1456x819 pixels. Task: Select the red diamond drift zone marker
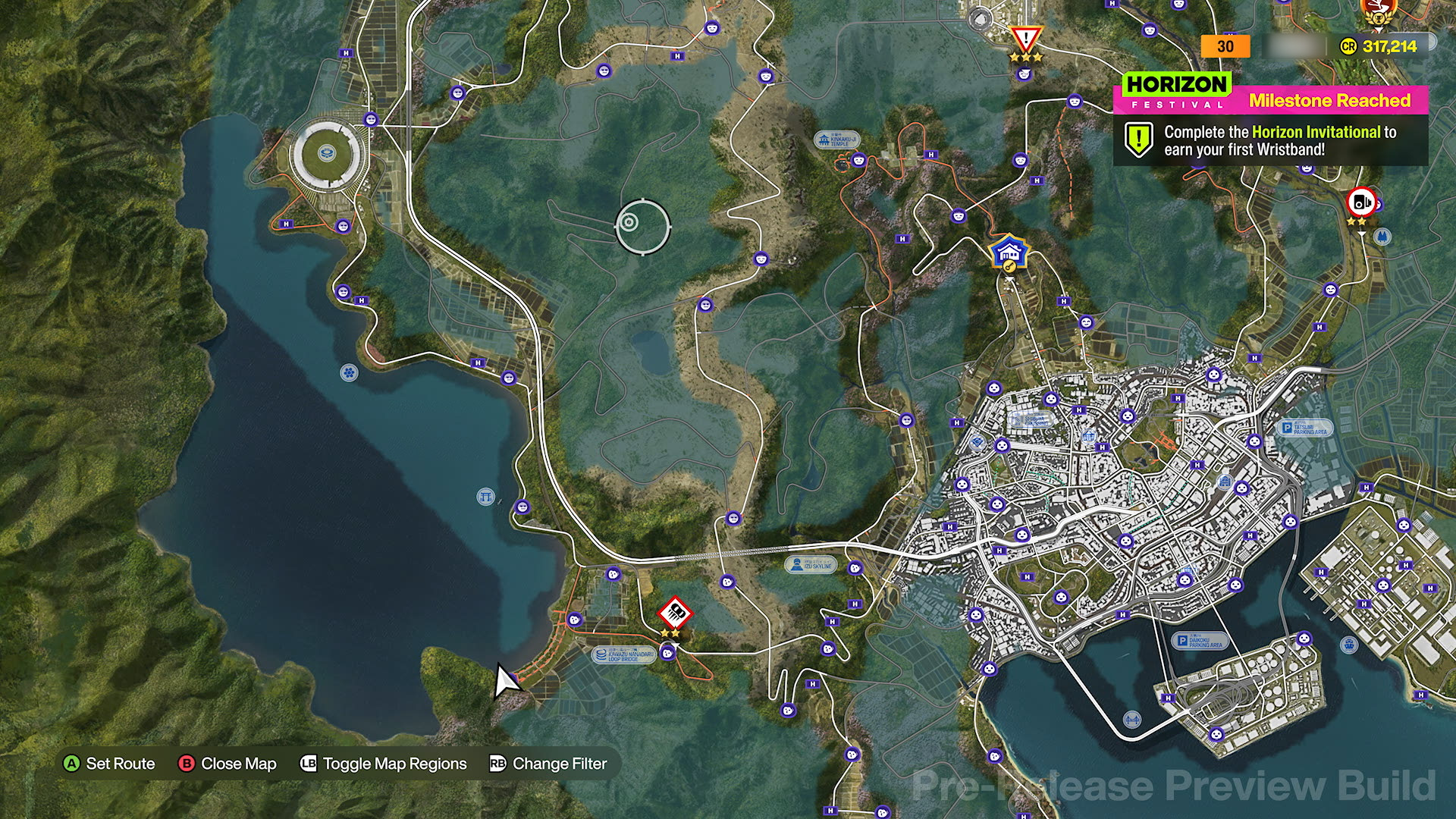674,613
